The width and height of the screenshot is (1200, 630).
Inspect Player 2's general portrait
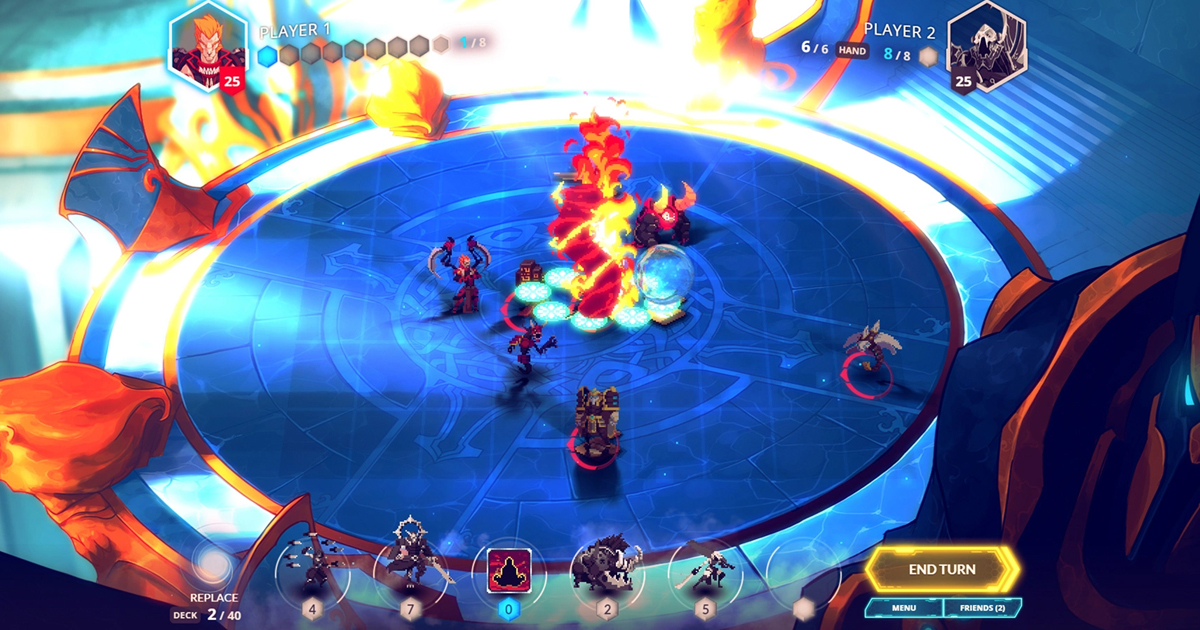pyautogui.click(x=985, y=48)
